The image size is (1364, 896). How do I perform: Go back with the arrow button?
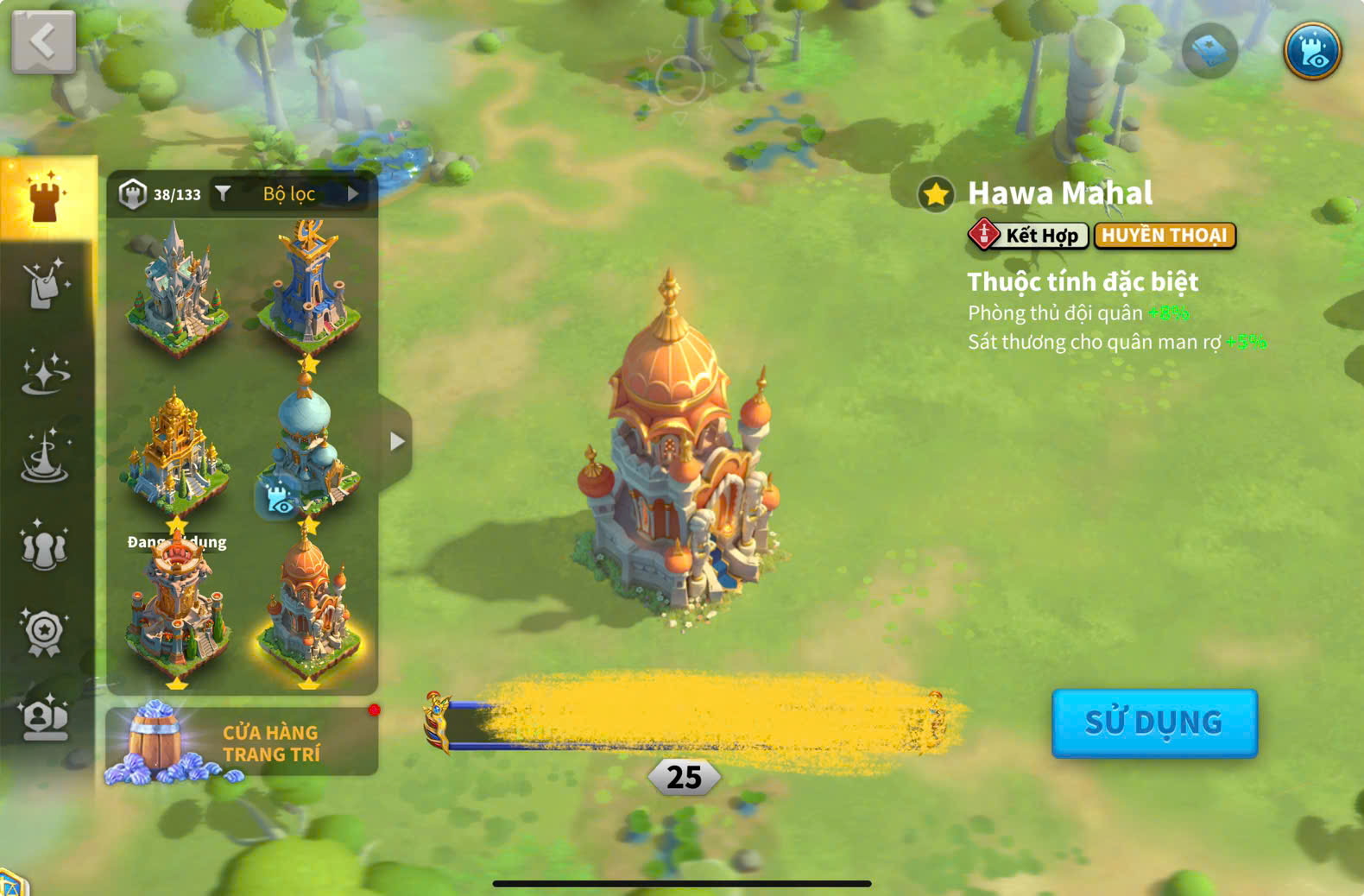43,41
